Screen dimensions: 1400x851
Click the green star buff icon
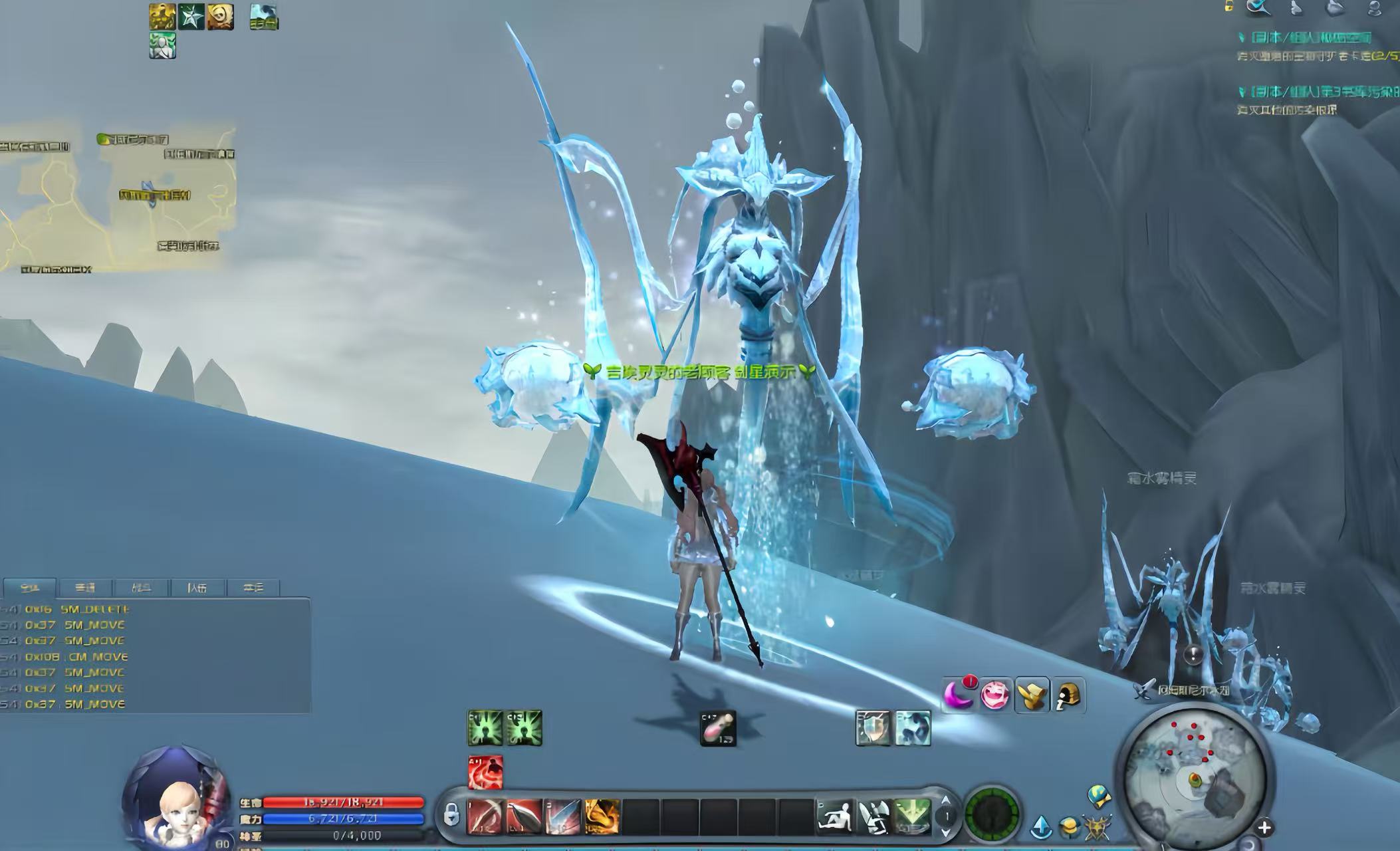point(191,17)
